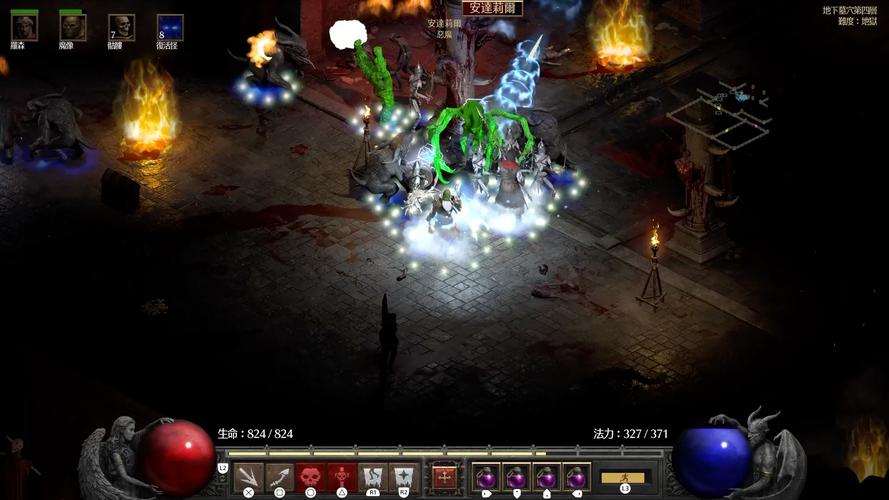Click the red four-arrow cross icon
Image resolution: width=889 pixels, height=500 pixels.
click(445, 477)
